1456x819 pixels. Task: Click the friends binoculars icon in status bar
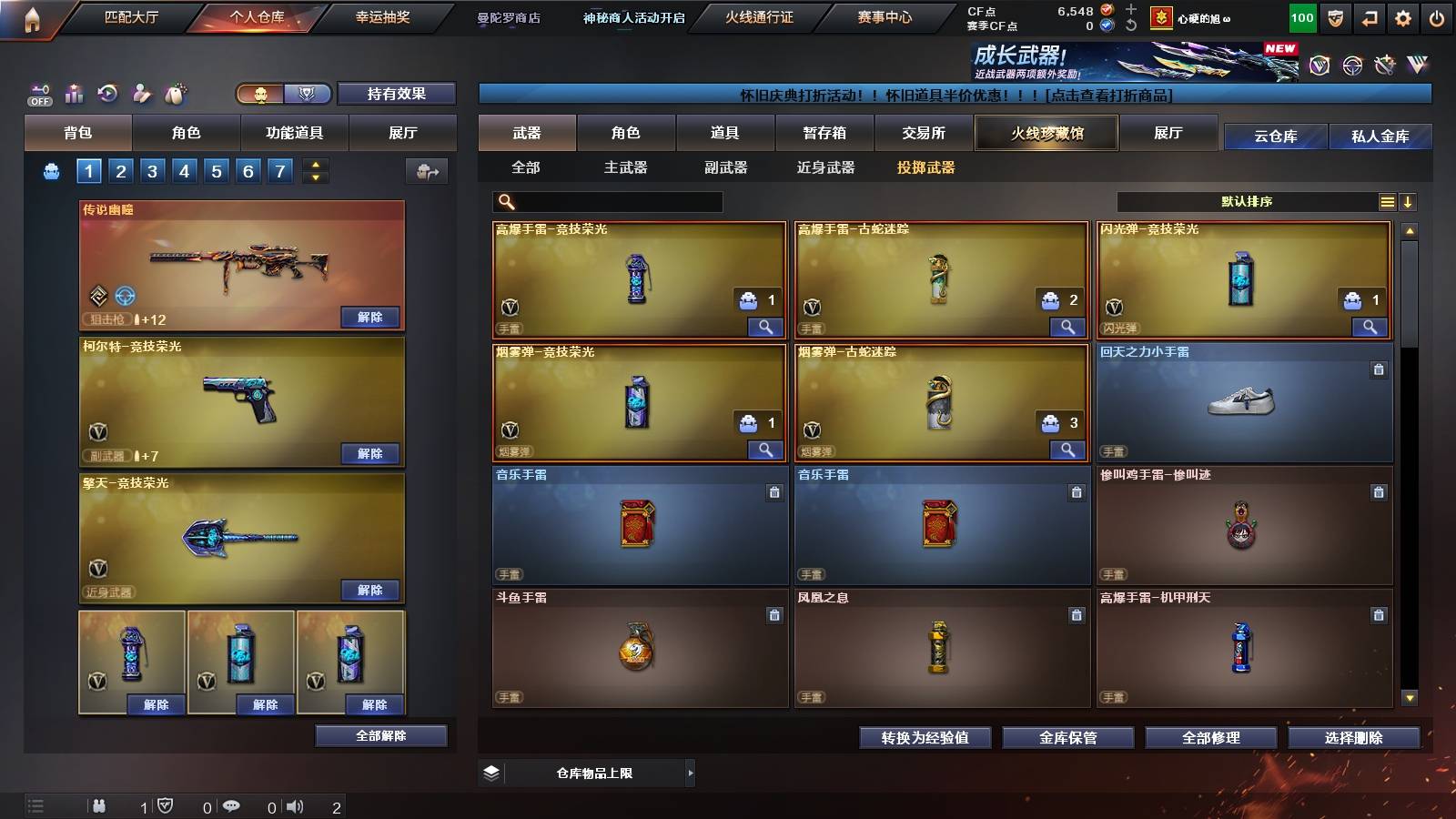[x=100, y=806]
